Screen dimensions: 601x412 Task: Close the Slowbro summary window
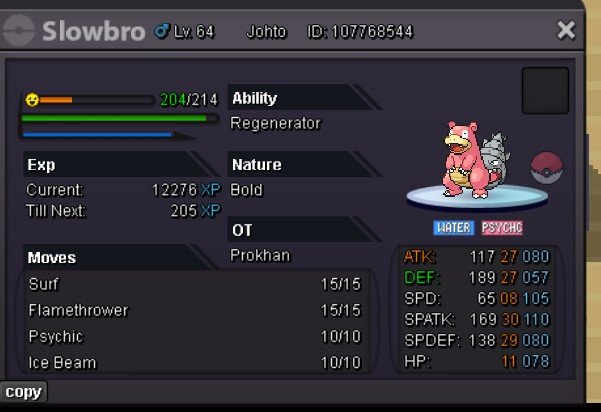pos(566,31)
